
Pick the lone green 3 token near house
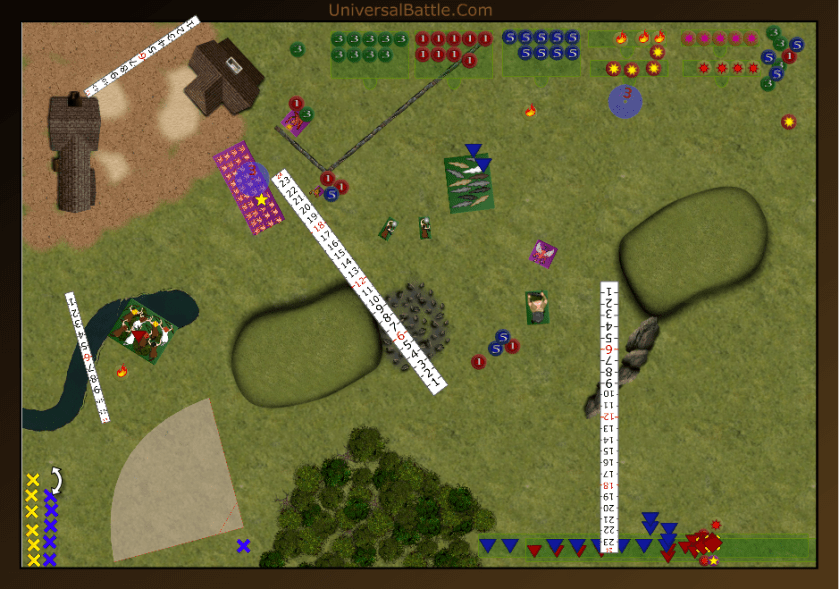[x=297, y=49]
